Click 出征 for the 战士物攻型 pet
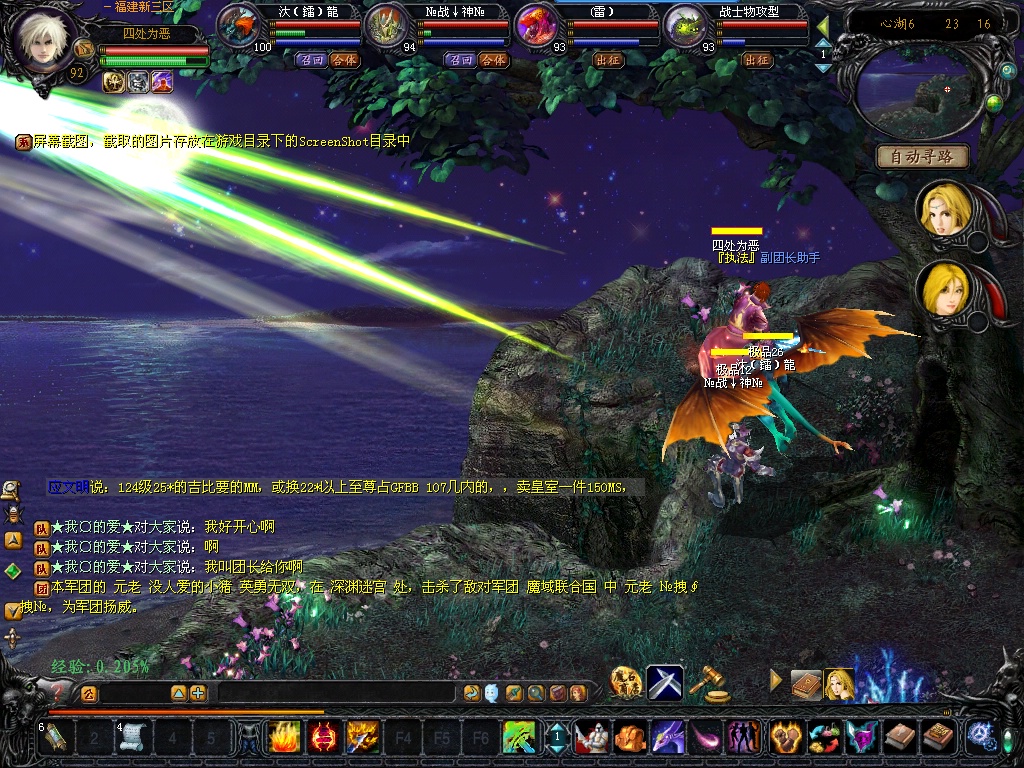 (758, 60)
